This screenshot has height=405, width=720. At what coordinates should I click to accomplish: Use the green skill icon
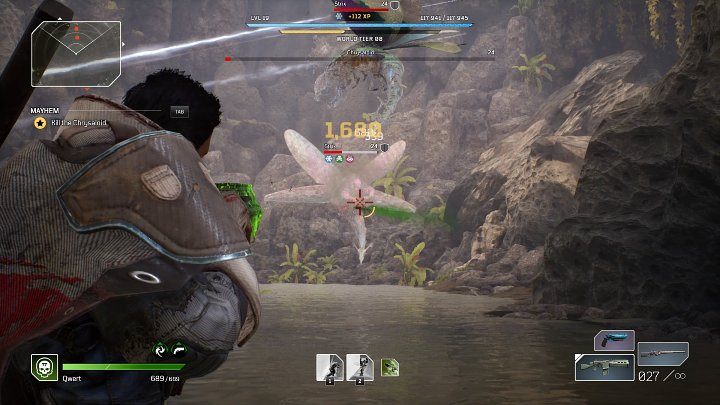[389, 367]
